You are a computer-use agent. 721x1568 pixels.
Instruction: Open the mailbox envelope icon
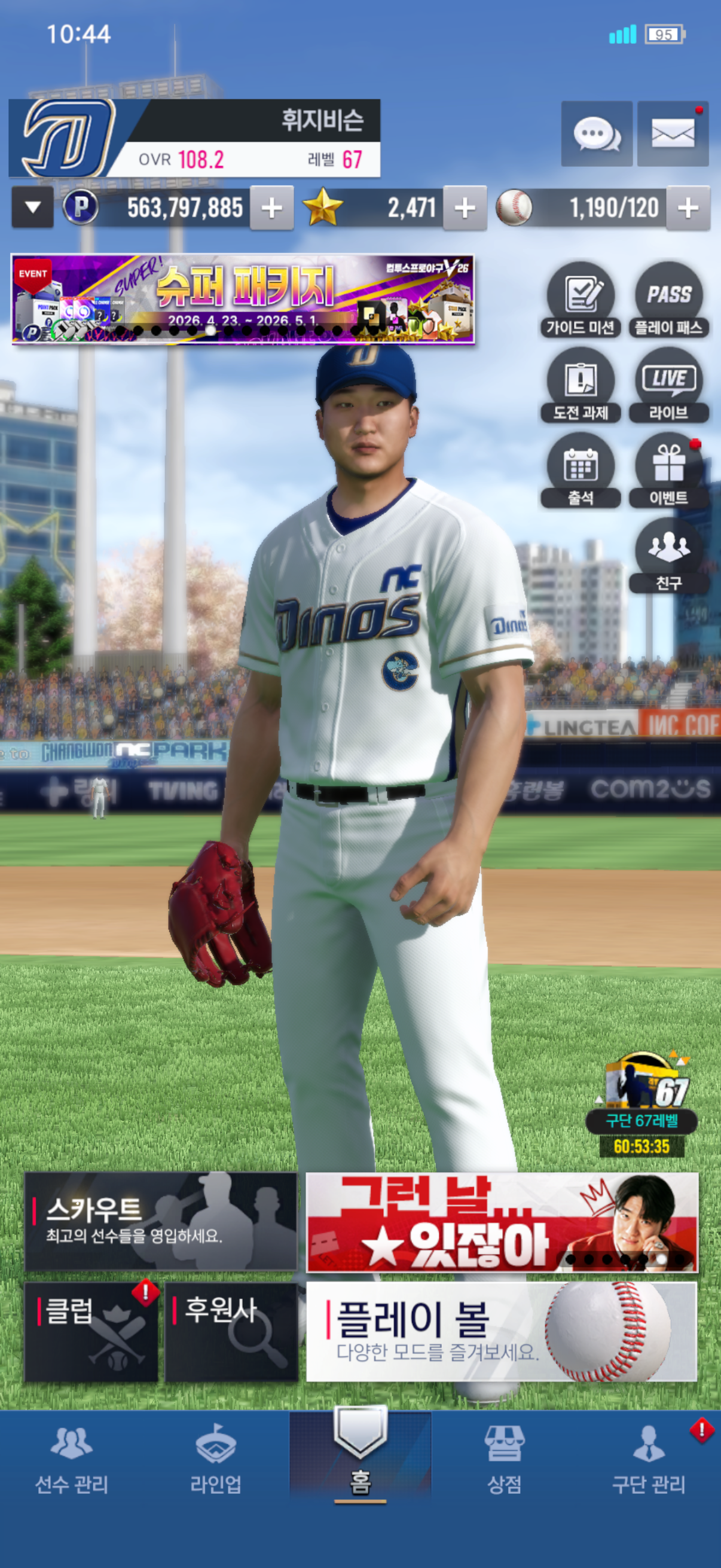(673, 134)
